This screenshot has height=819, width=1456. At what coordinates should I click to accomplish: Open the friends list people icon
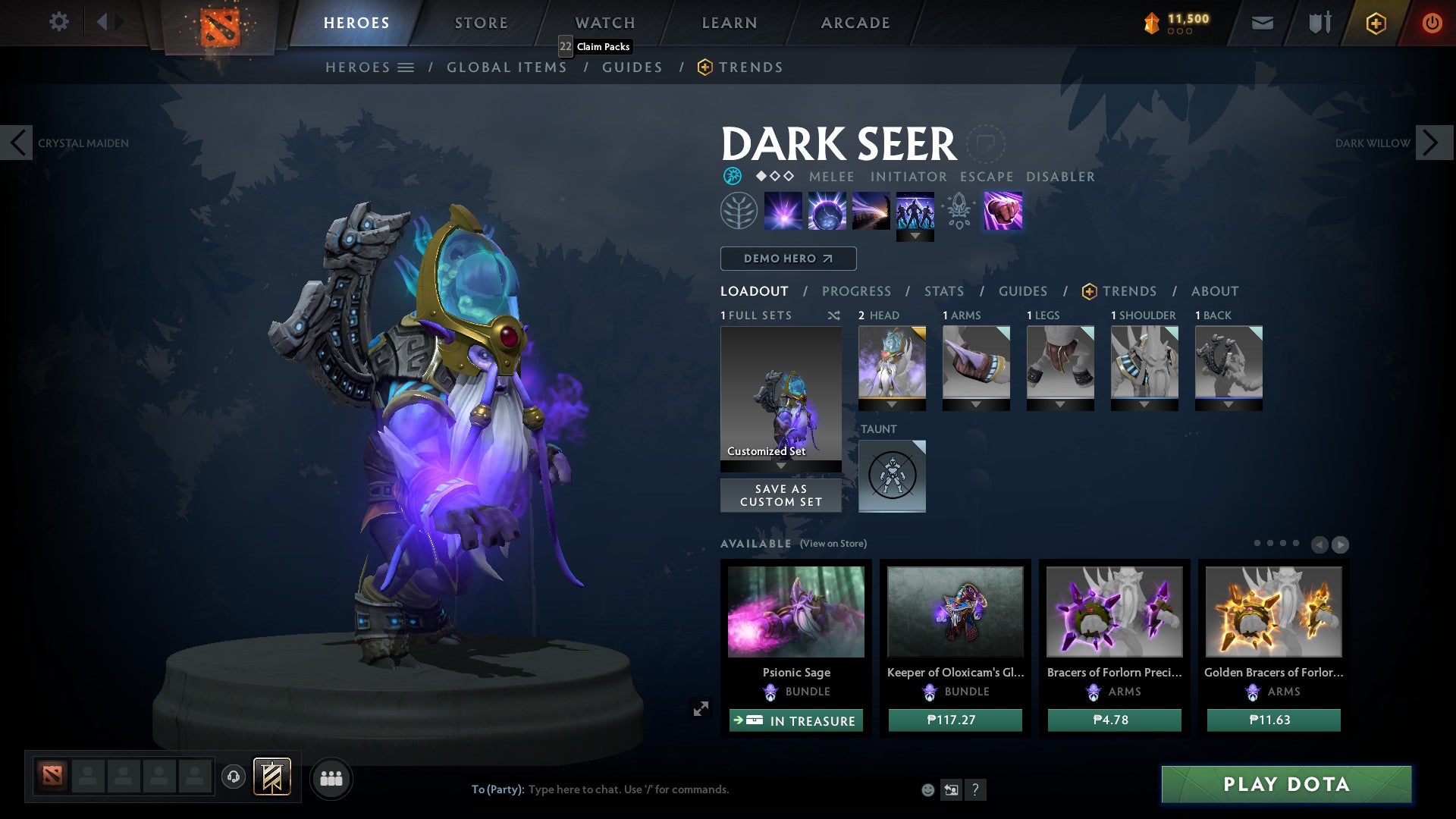[331, 777]
